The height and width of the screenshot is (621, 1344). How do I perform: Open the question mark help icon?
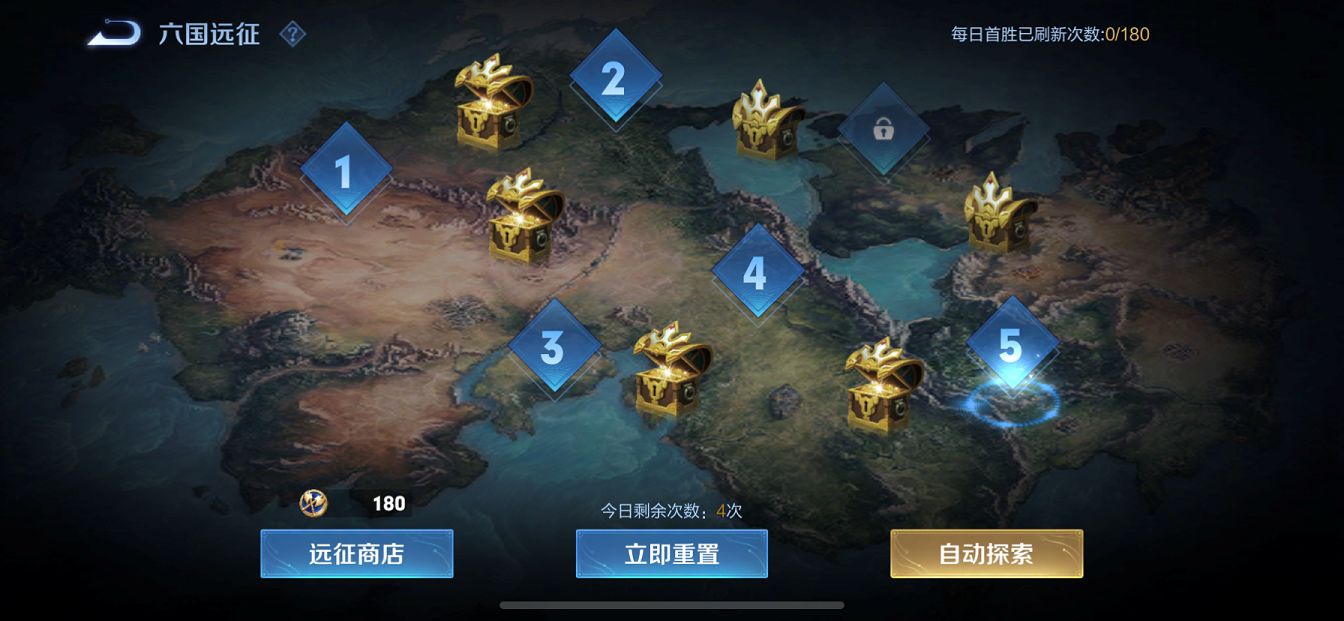point(292,35)
